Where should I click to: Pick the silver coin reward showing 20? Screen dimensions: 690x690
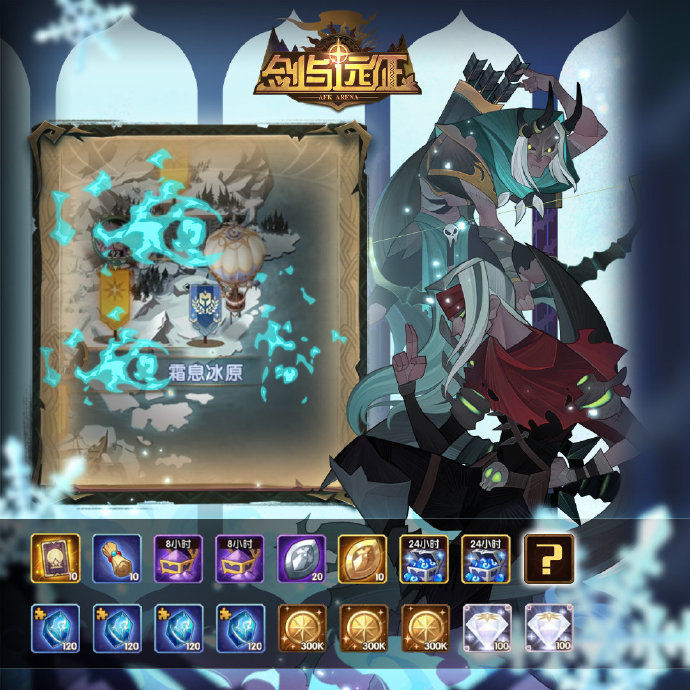(x=303, y=557)
